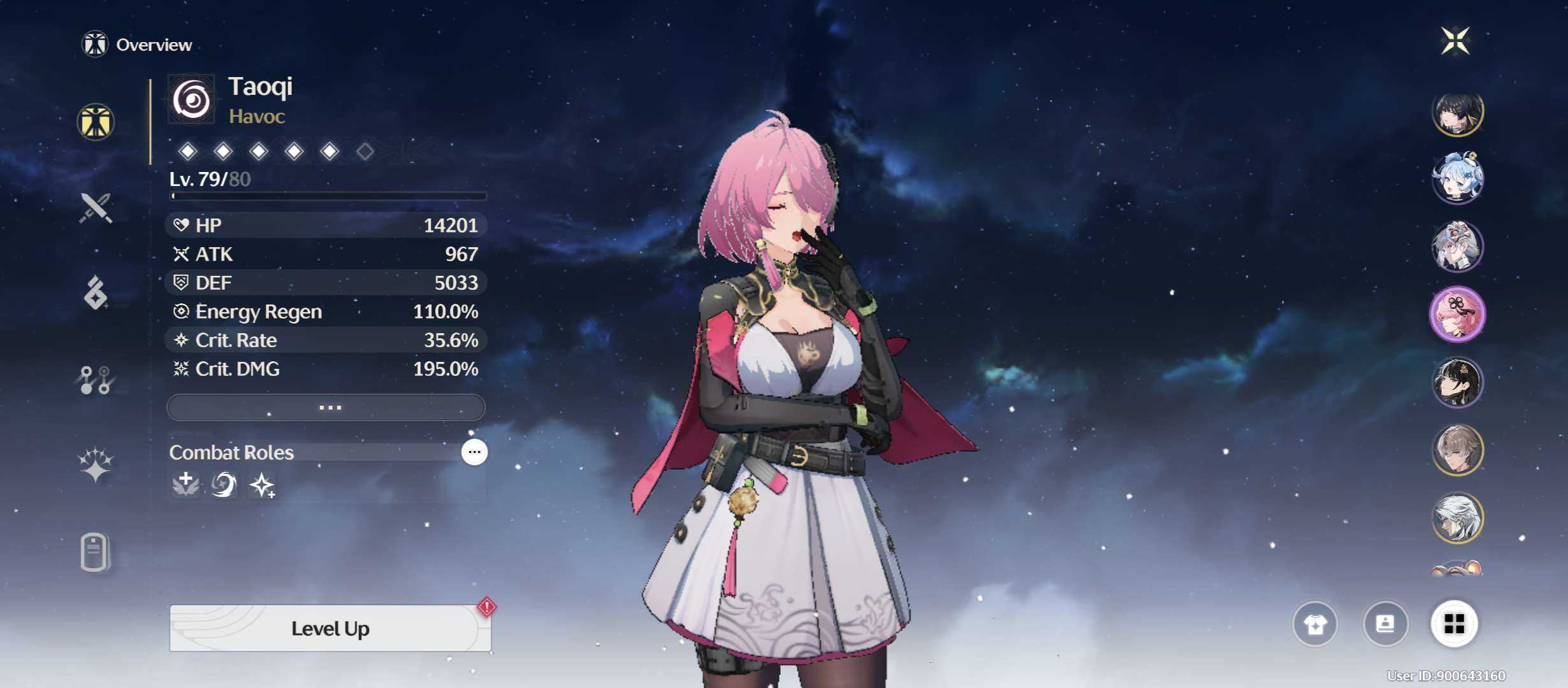This screenshot has width=1568, height=688.
Task: Close the character overview screen
Action: pos(1455,41)
